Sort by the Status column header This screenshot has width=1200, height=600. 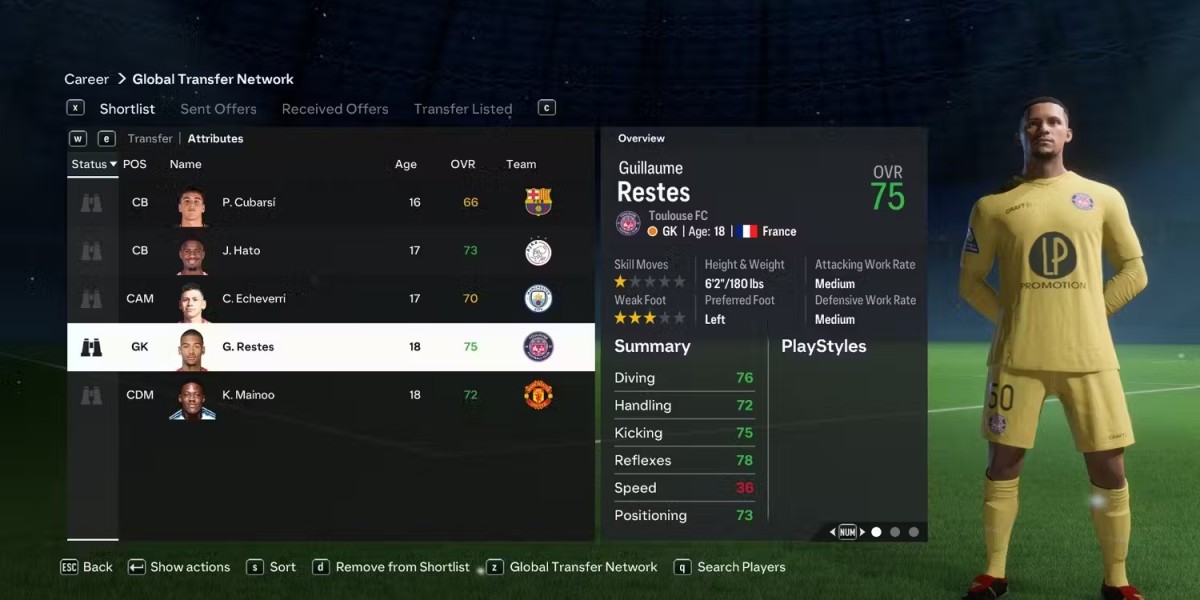click(x=93, y=164)
